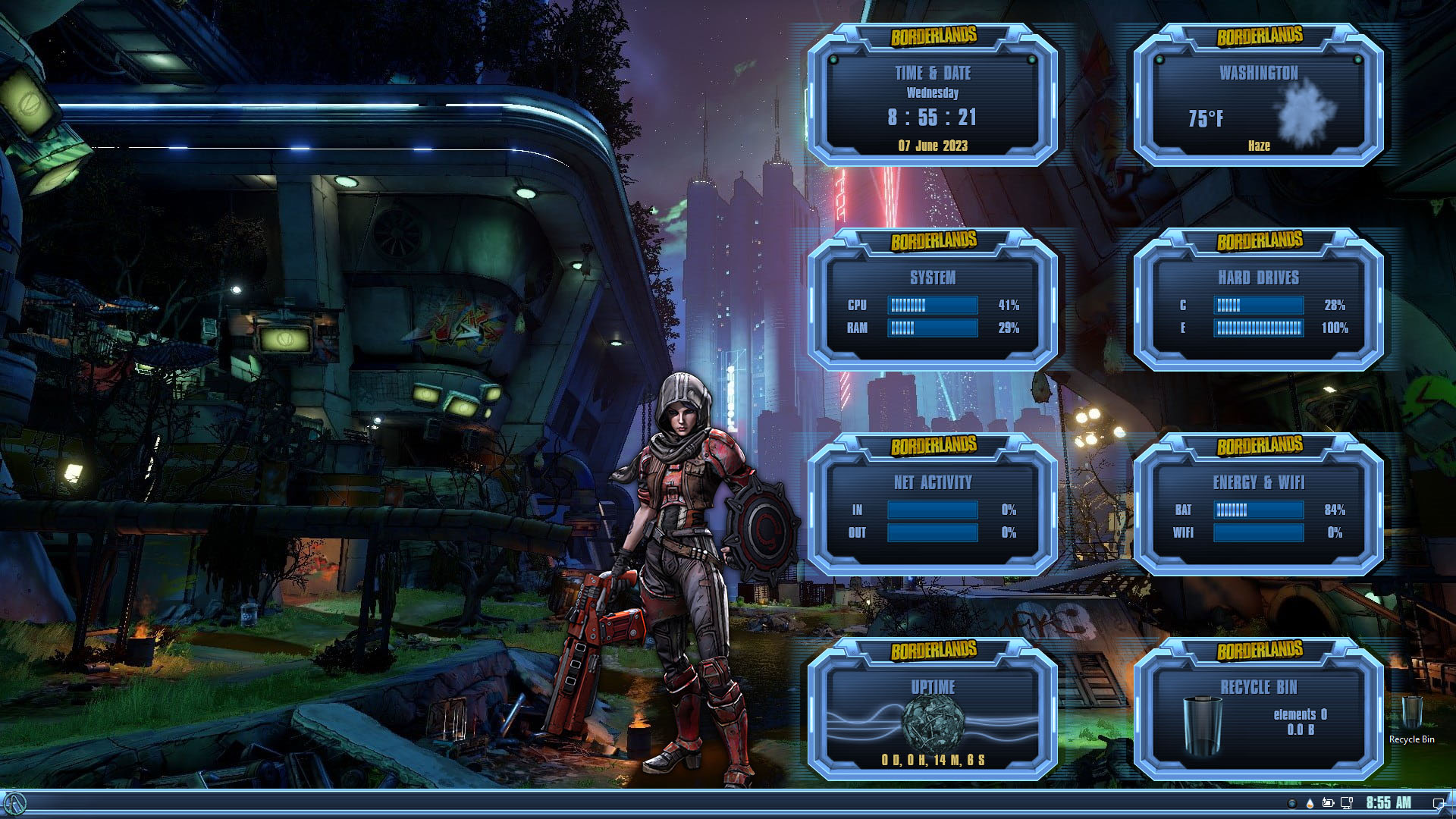
Task: Click the Hard Drives widget panel
Action: coord(1258,311)
